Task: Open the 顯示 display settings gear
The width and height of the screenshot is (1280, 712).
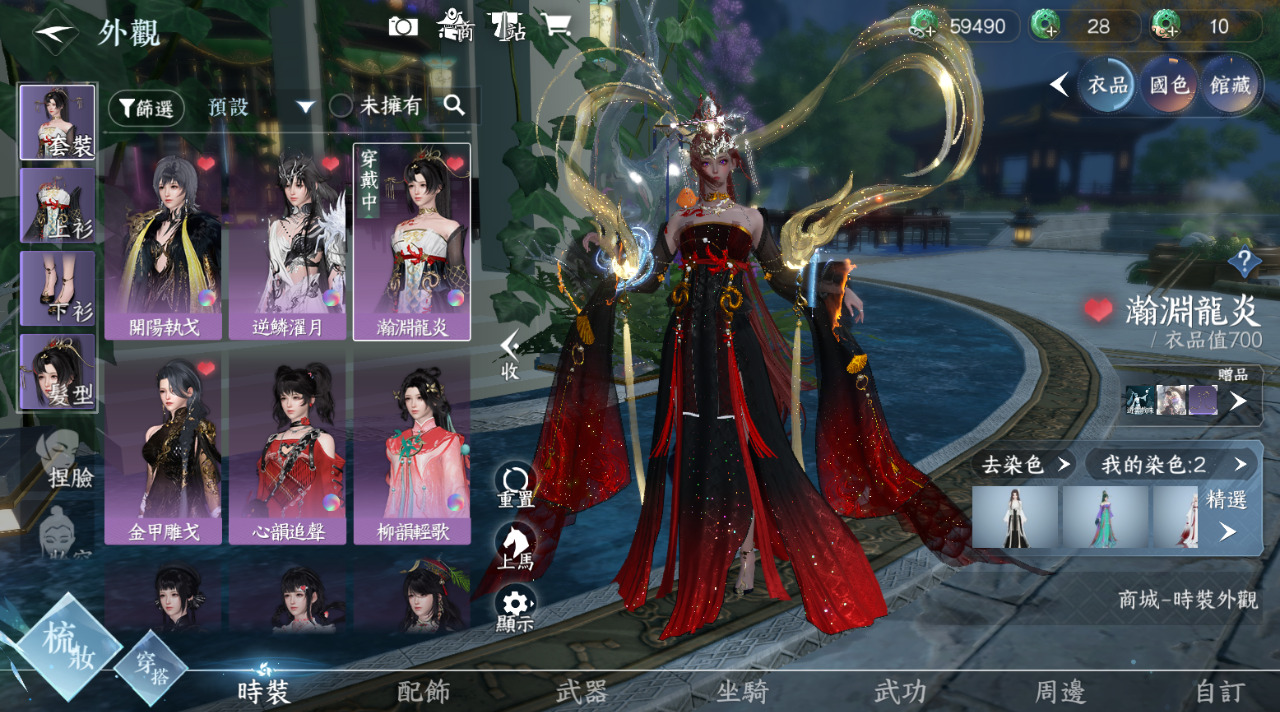Action: [515, 607]
